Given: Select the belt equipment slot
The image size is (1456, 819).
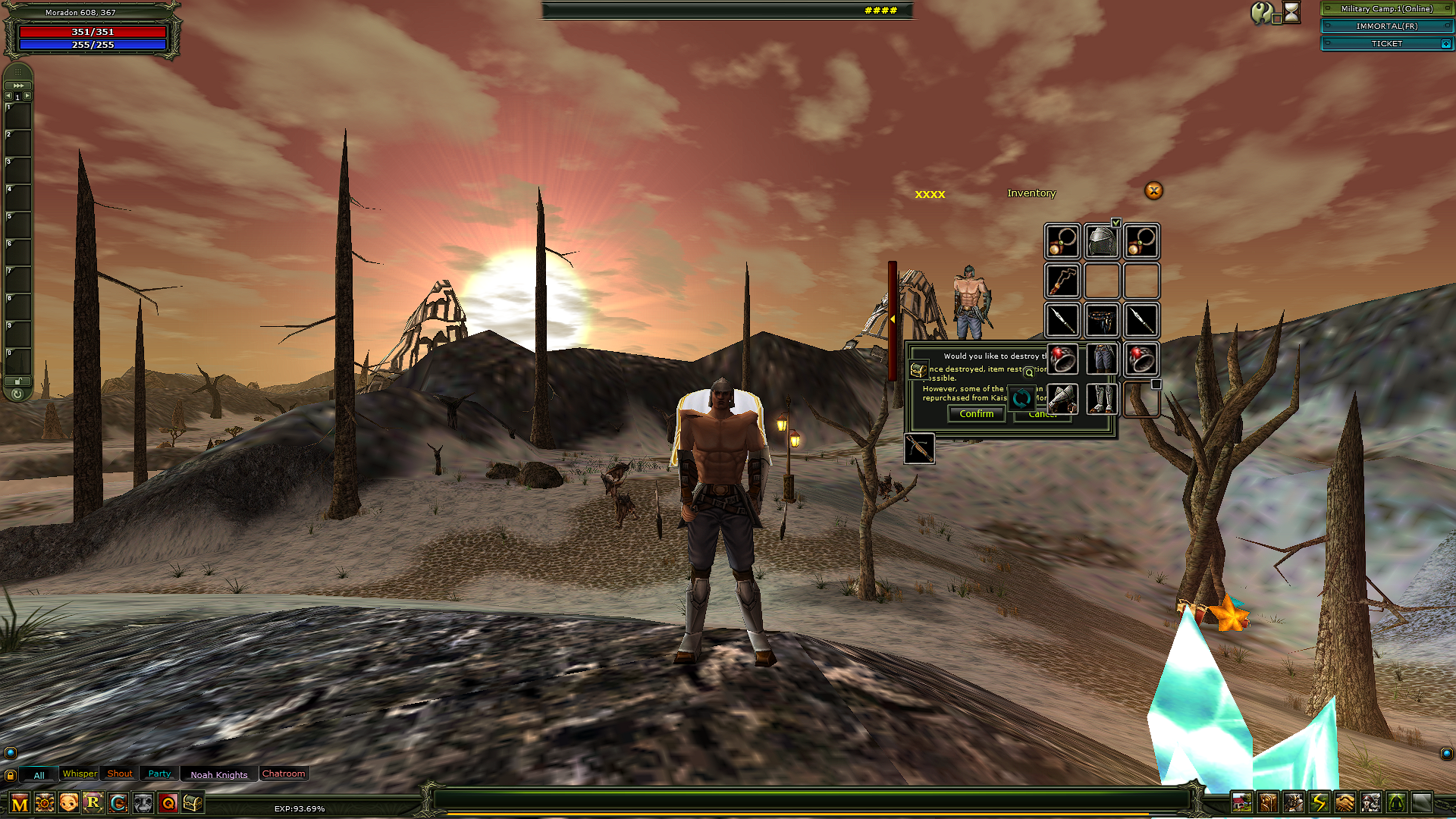Looking at the screenshot, I should click(x=1101, y=321).
